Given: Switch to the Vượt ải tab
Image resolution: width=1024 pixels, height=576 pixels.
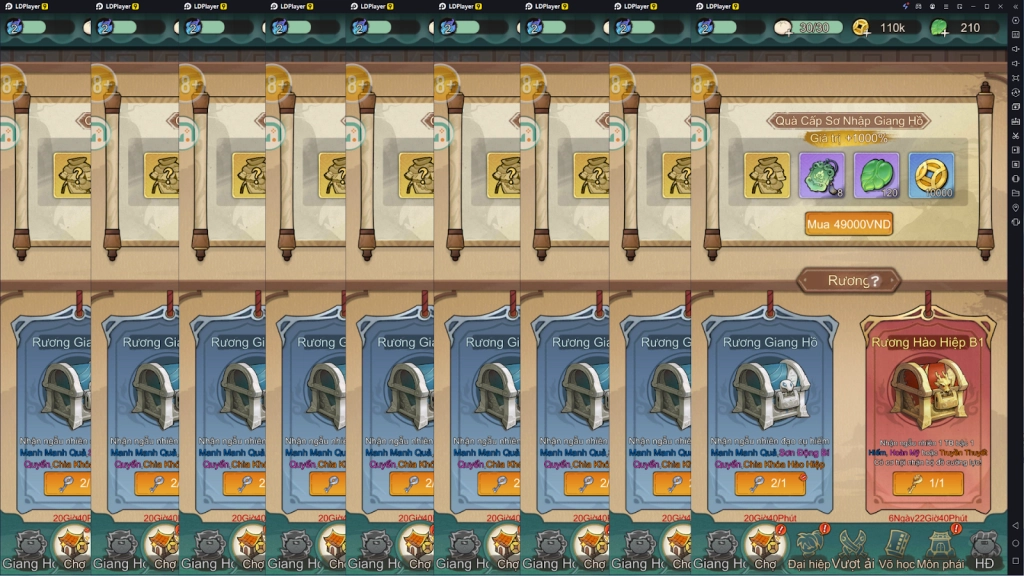Looking at the screenshot, I should coord(853,547).
